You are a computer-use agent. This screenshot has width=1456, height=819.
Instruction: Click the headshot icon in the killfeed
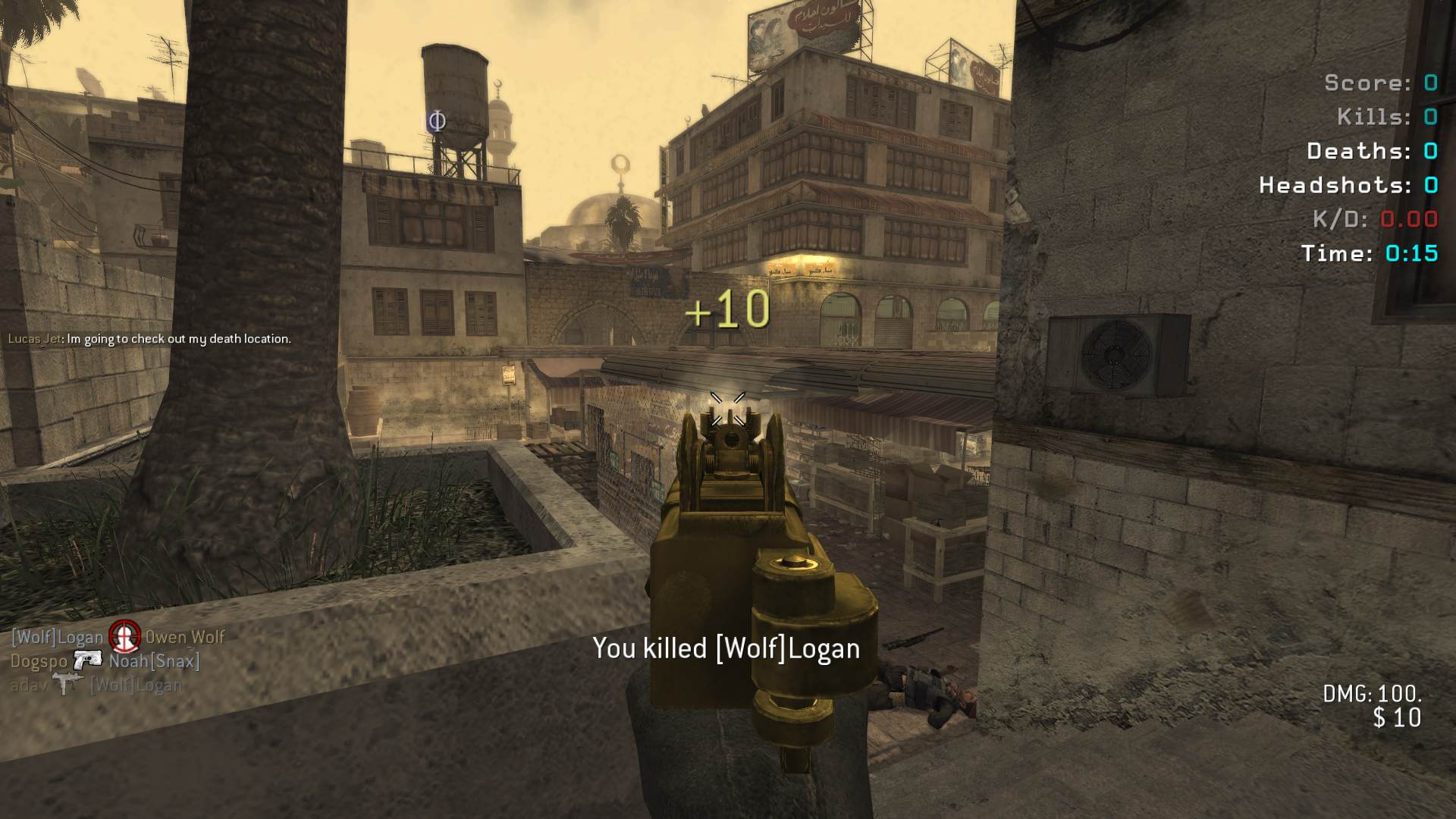[x=124, y=635]
